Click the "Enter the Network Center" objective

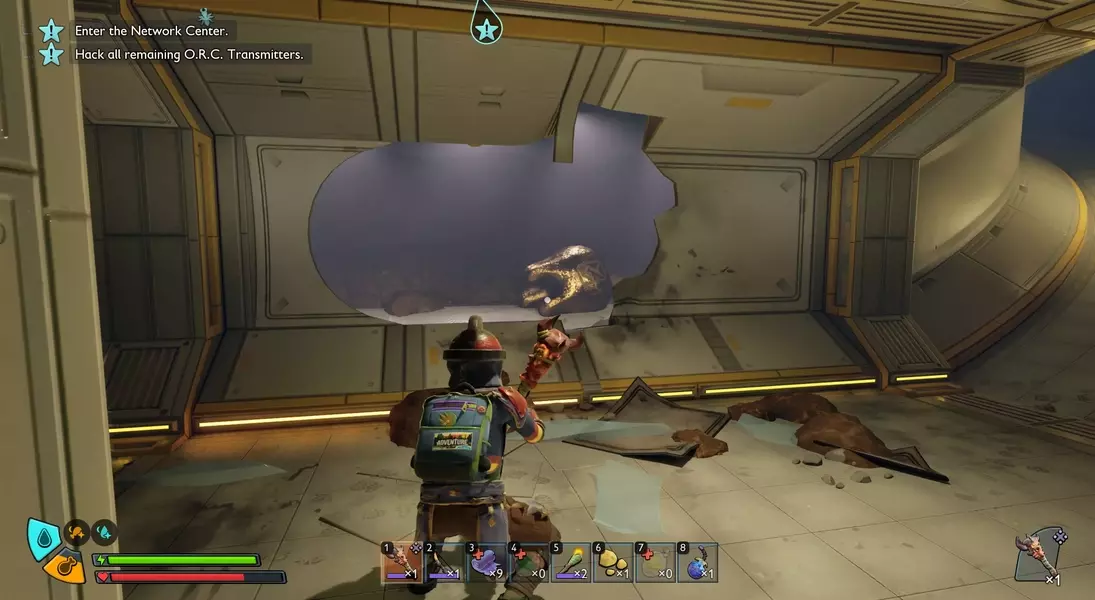[151, 31]
